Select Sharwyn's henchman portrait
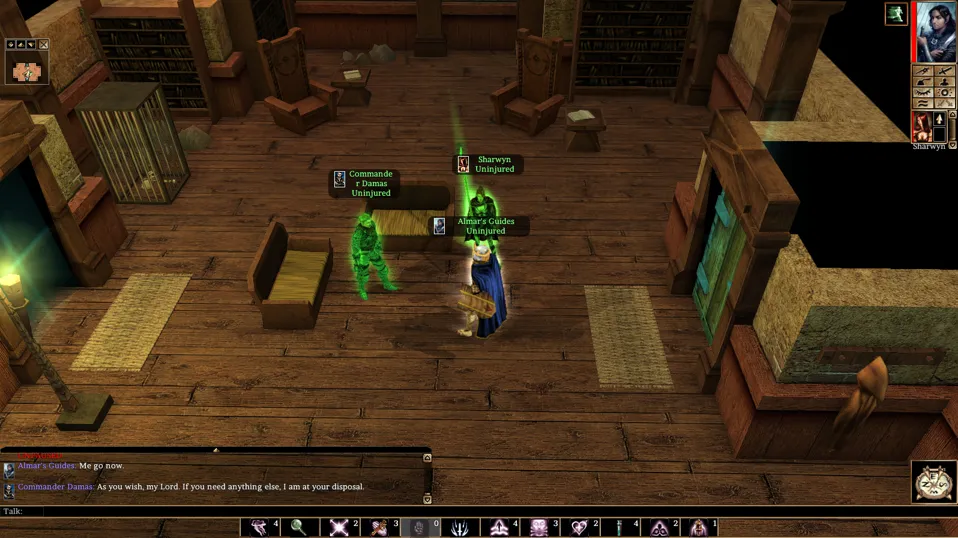The image size is (958, 538). click(x=921, y=127)
